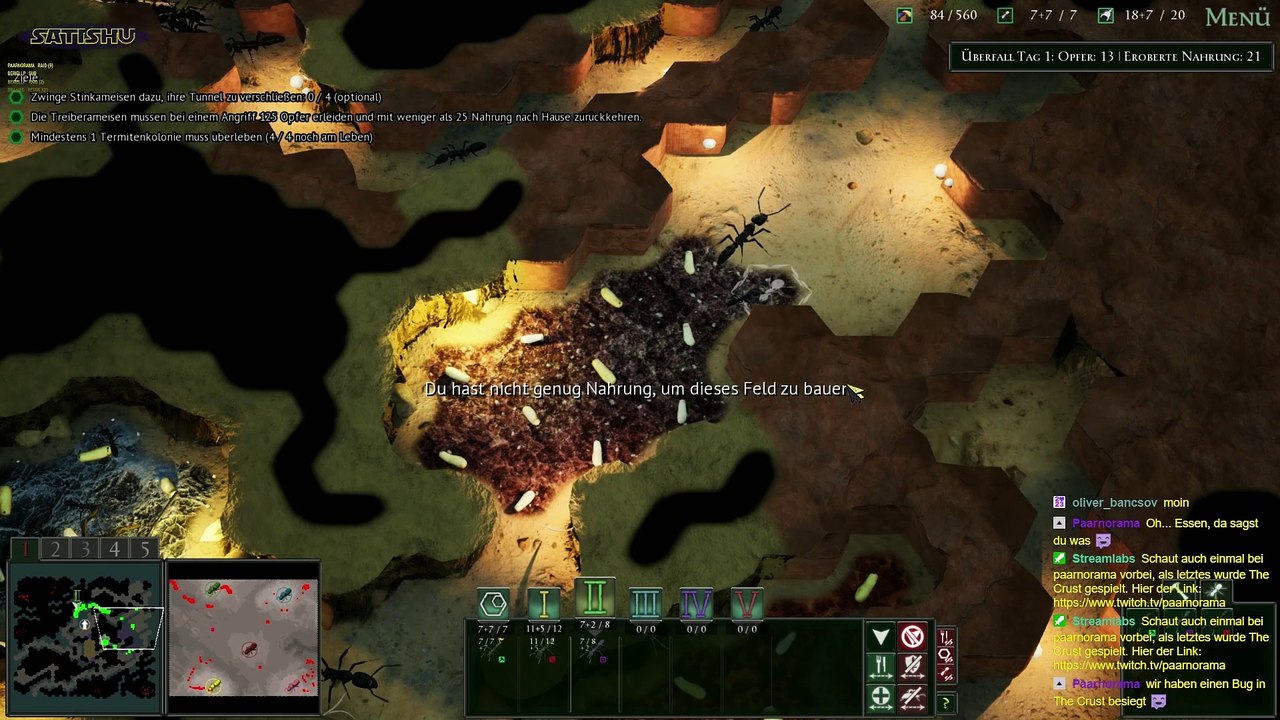Toggle the red crossed-circle button
The height and width of the screenshot is (720, 1280).
pyautogui.click(x=912, y=637)
